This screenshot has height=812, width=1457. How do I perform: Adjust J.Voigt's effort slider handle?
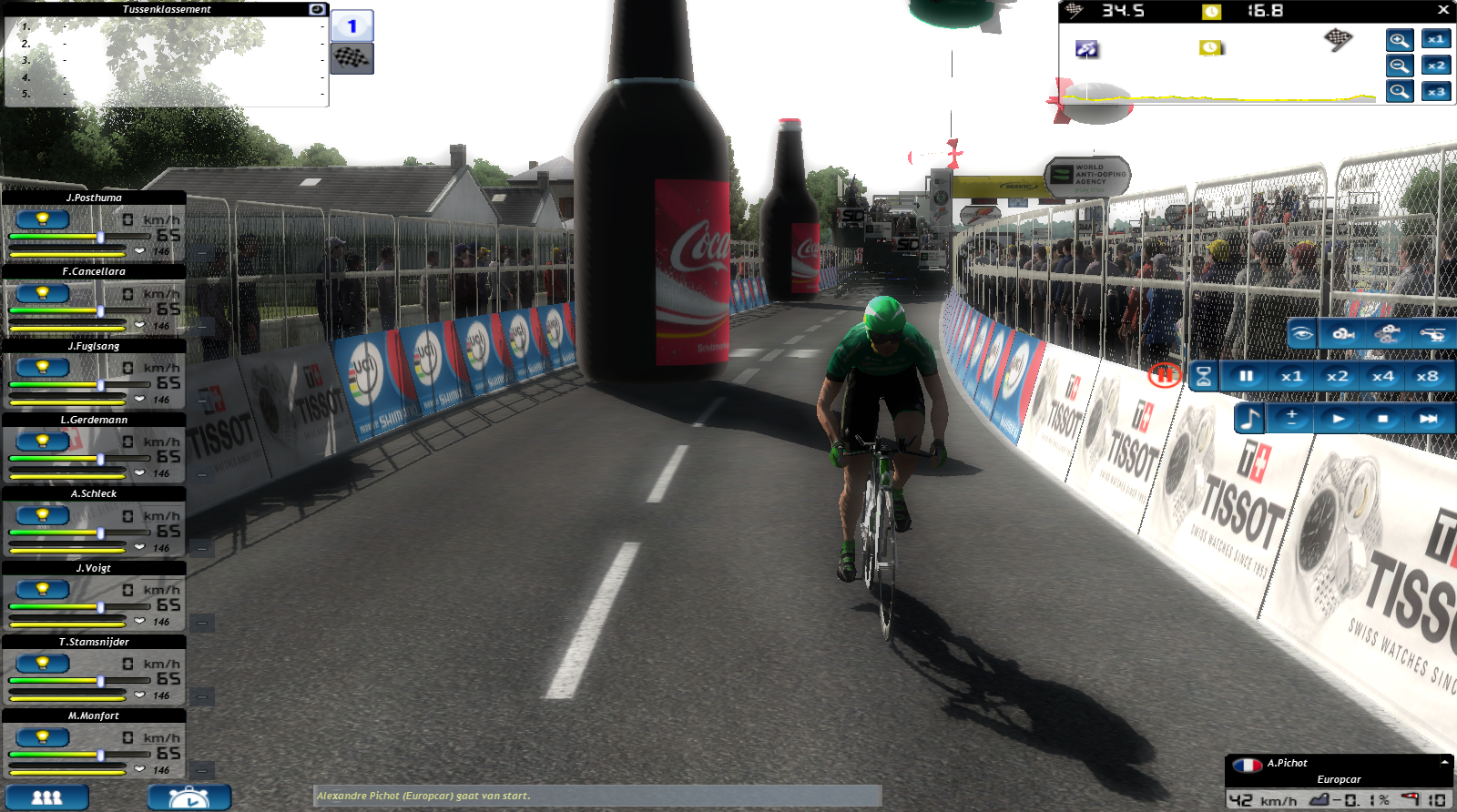tap(100, 607)
